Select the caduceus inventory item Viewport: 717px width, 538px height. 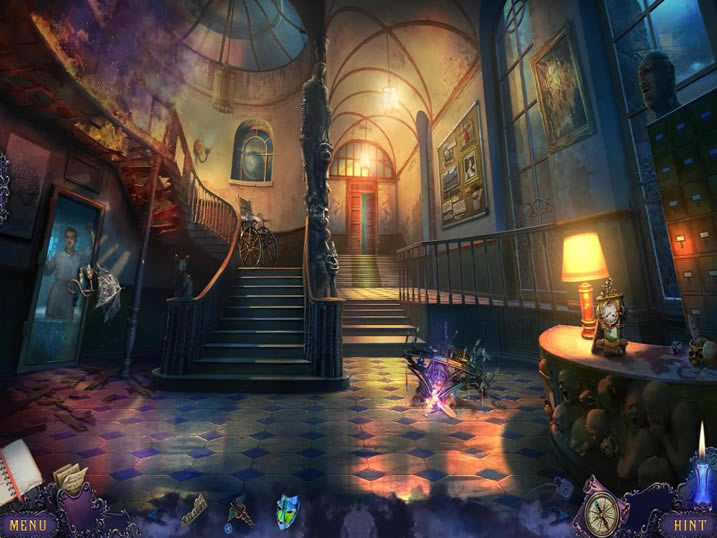tap(240, 511)
